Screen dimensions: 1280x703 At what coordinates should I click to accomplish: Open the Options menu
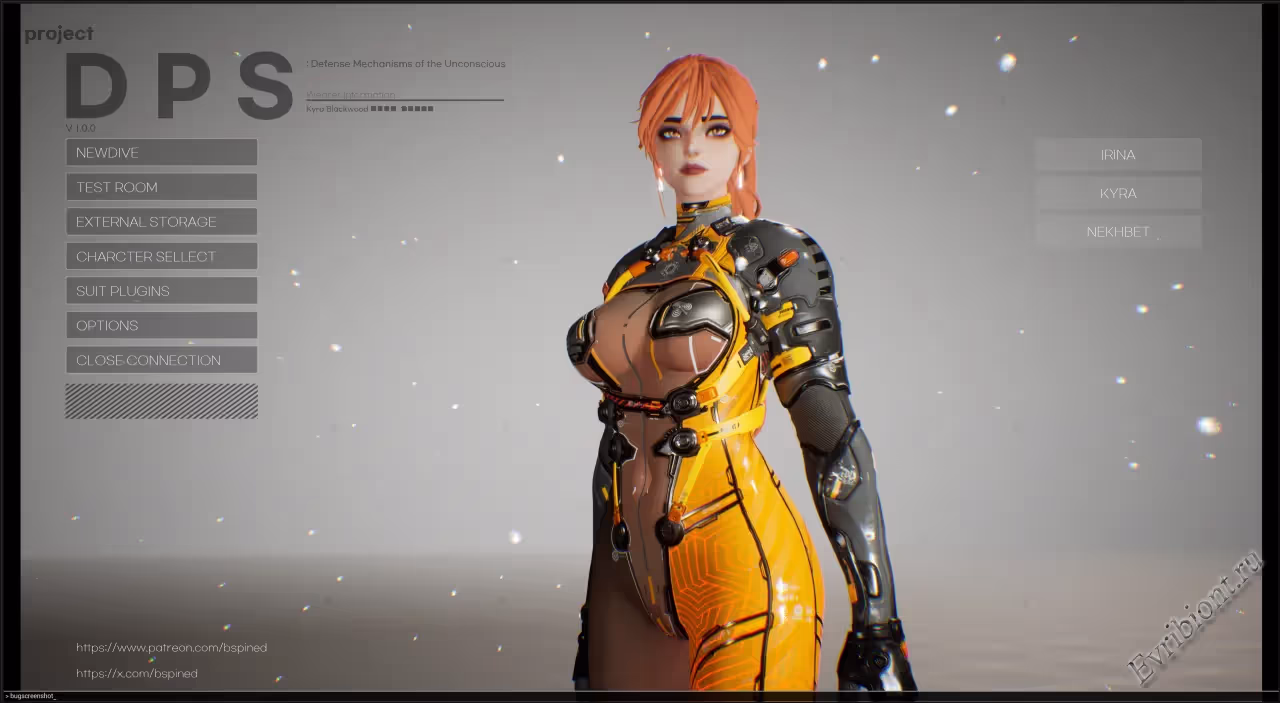pos(161,325)
